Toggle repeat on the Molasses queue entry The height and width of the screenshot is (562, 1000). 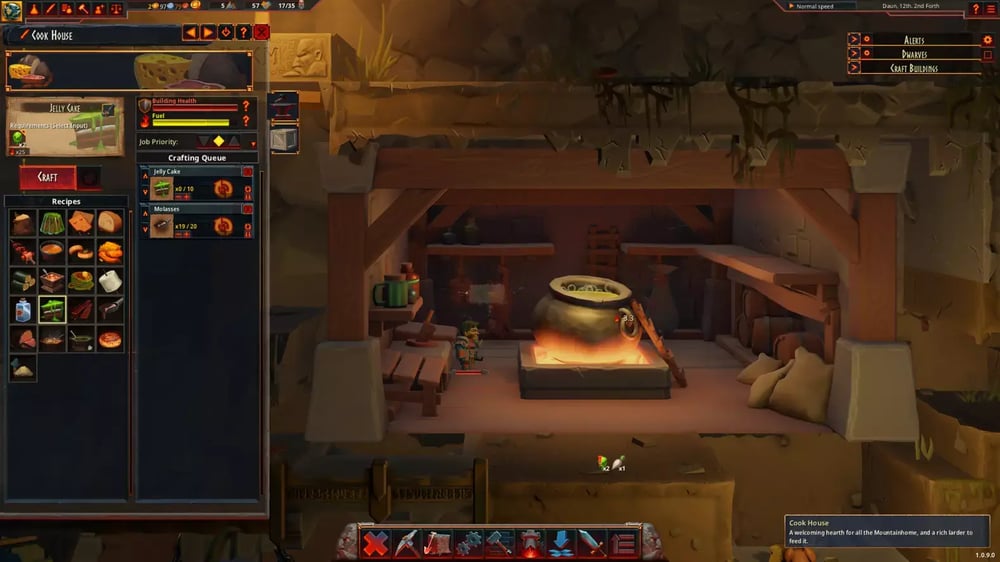[x=223, y=227]
